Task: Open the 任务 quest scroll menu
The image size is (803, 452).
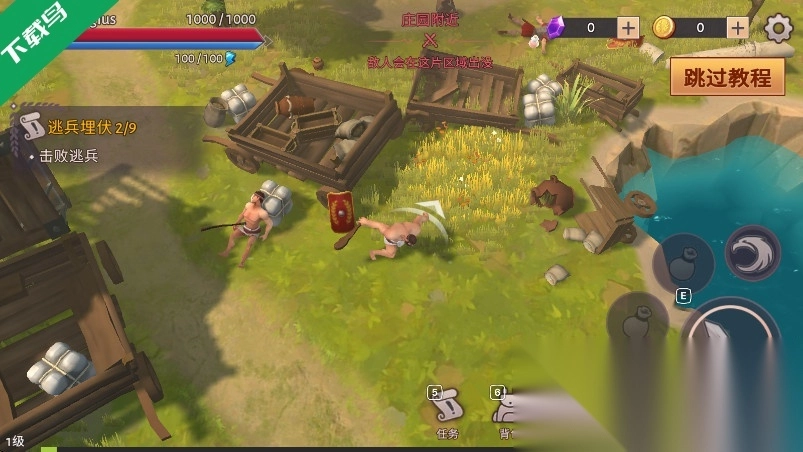Action: coord(447,409)
